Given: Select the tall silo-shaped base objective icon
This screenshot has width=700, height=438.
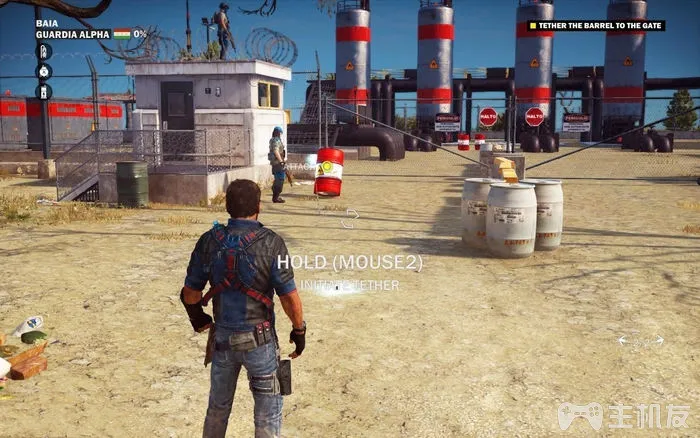Looking at the screenshot, I should point(44,51).
